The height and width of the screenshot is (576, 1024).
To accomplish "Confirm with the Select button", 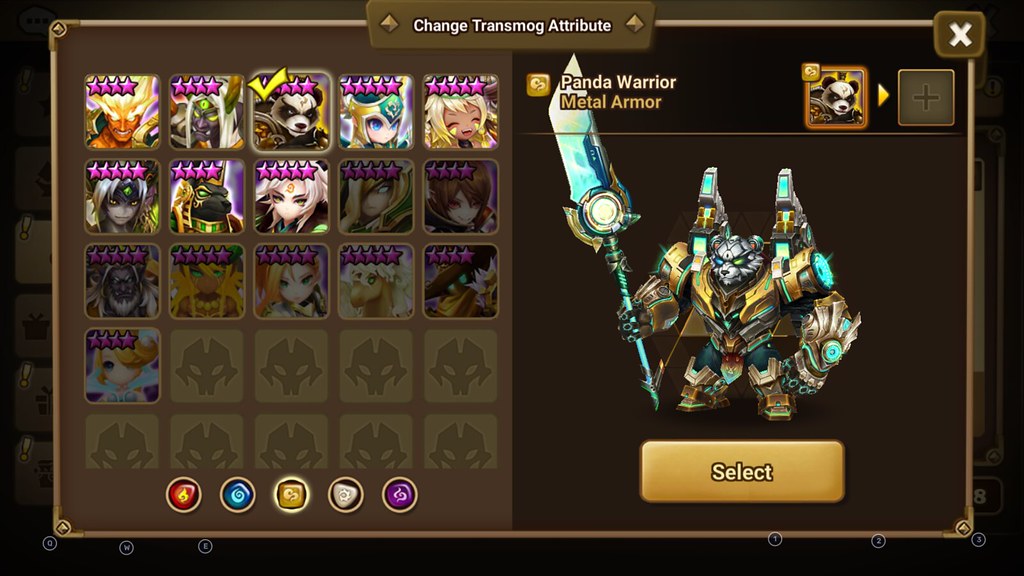I will click(742, 472).
